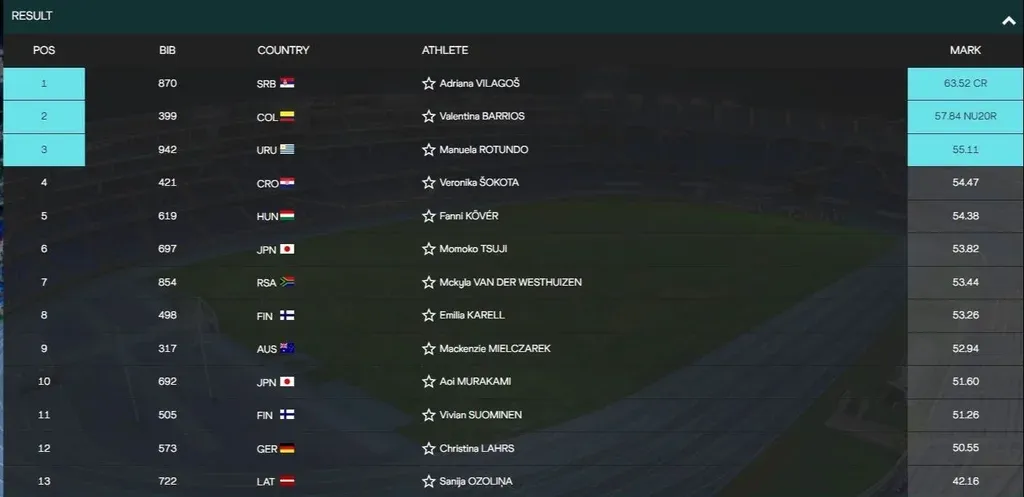1024x497 pixels.
Task: Choose the BIB column header
Action: (167, 50)
